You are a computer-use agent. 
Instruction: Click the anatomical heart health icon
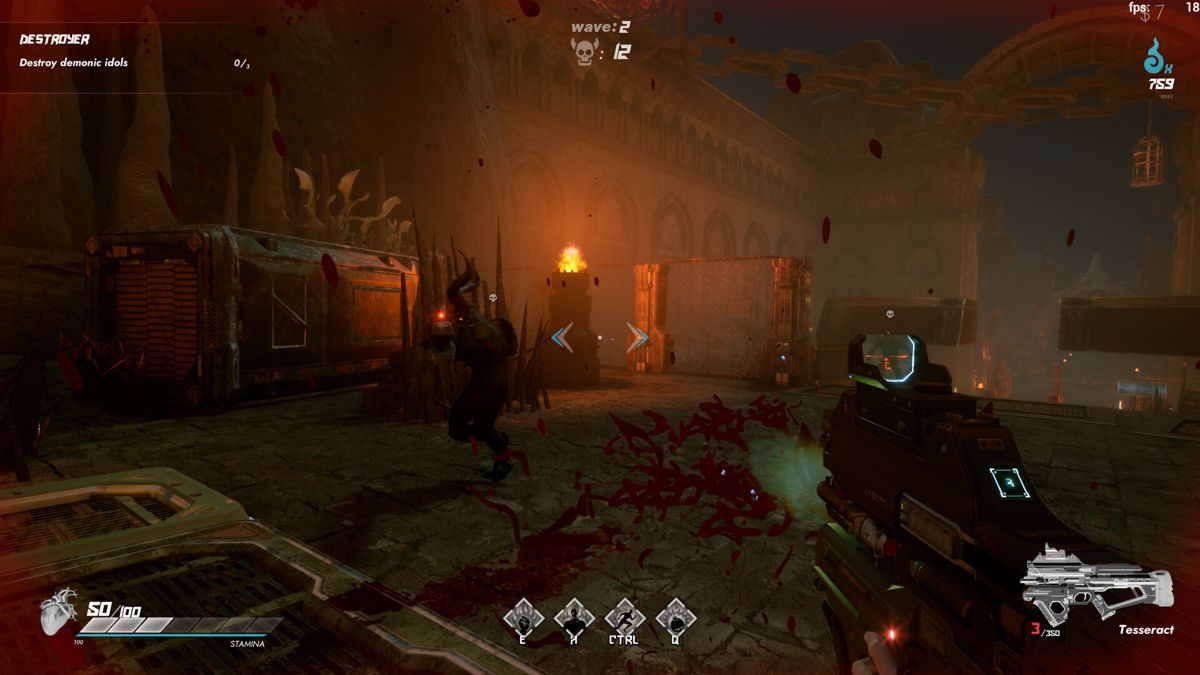coord(59,611)
